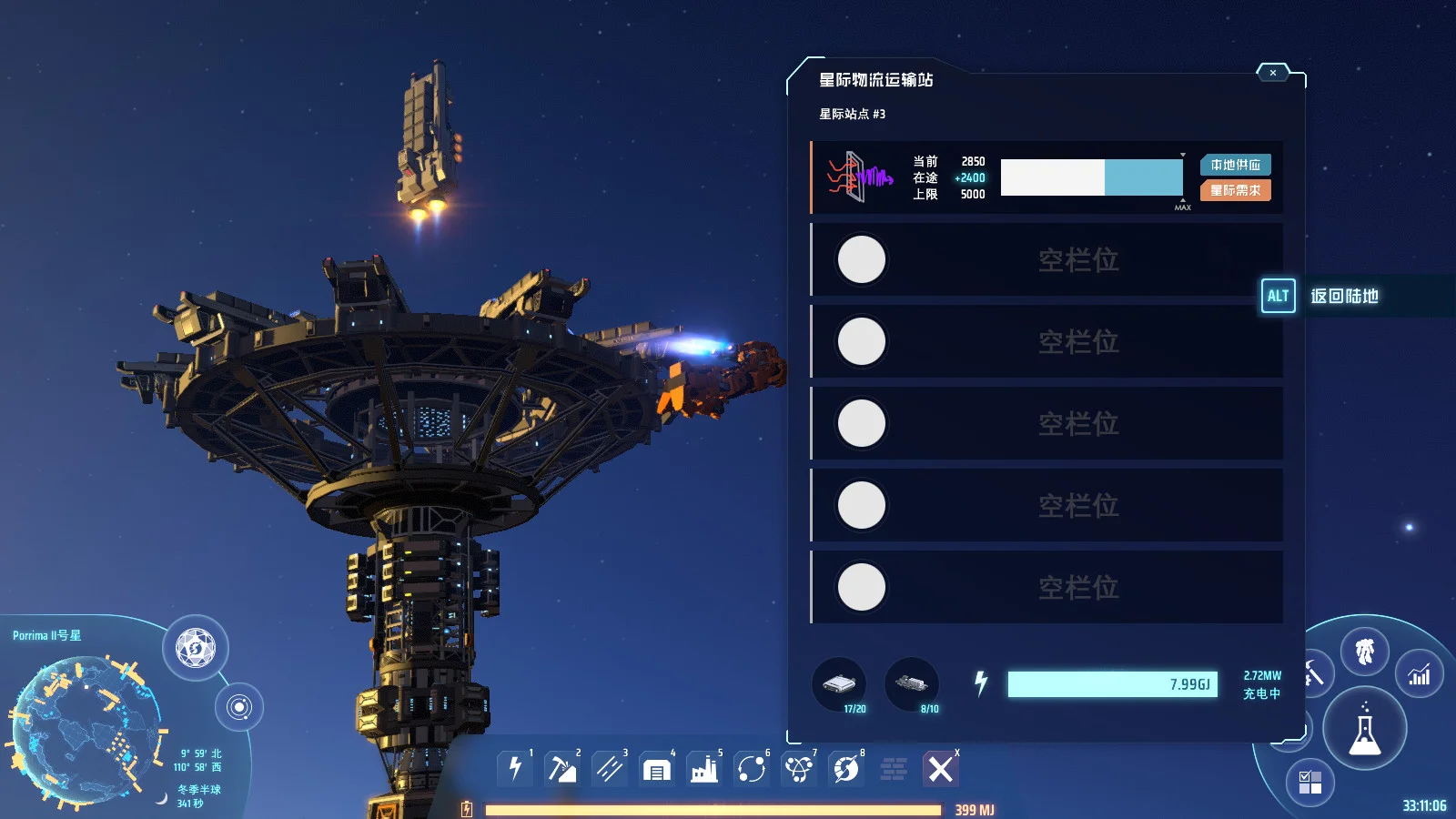Select the production facilities category icon
1456x819 pixels.
click(705, 769)
